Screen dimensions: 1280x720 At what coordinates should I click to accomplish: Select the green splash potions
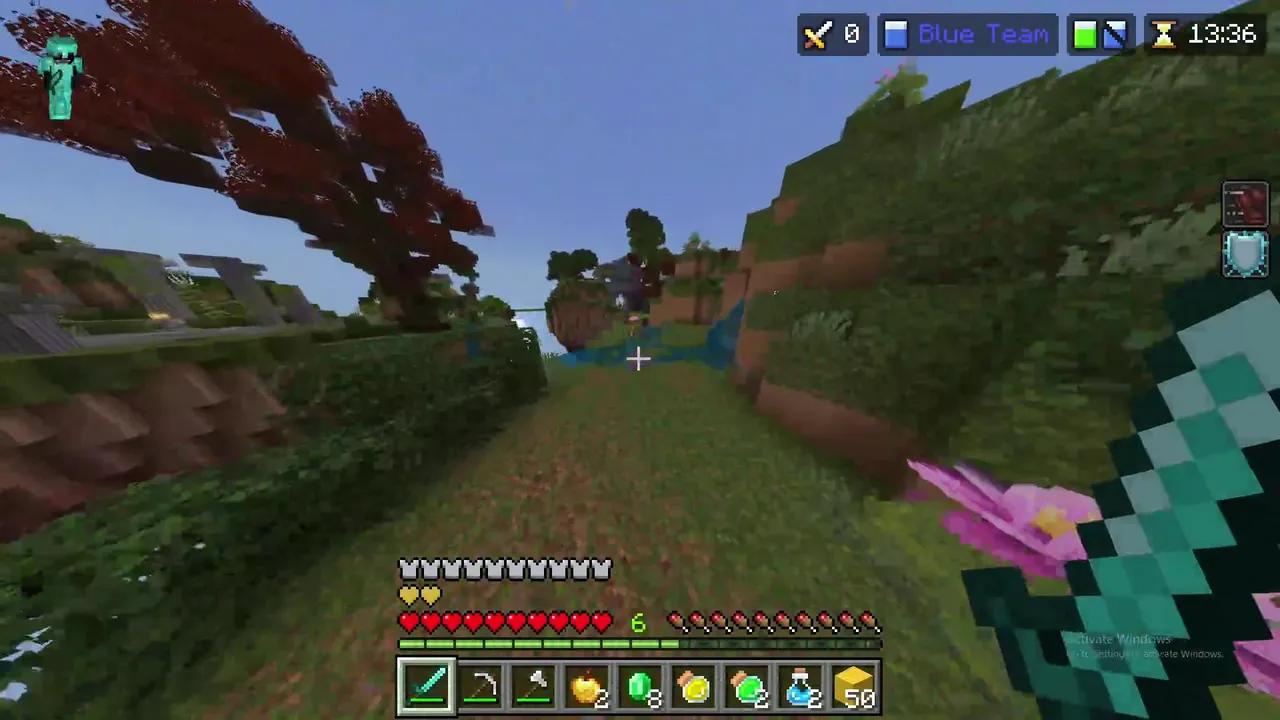pos(748,684)
